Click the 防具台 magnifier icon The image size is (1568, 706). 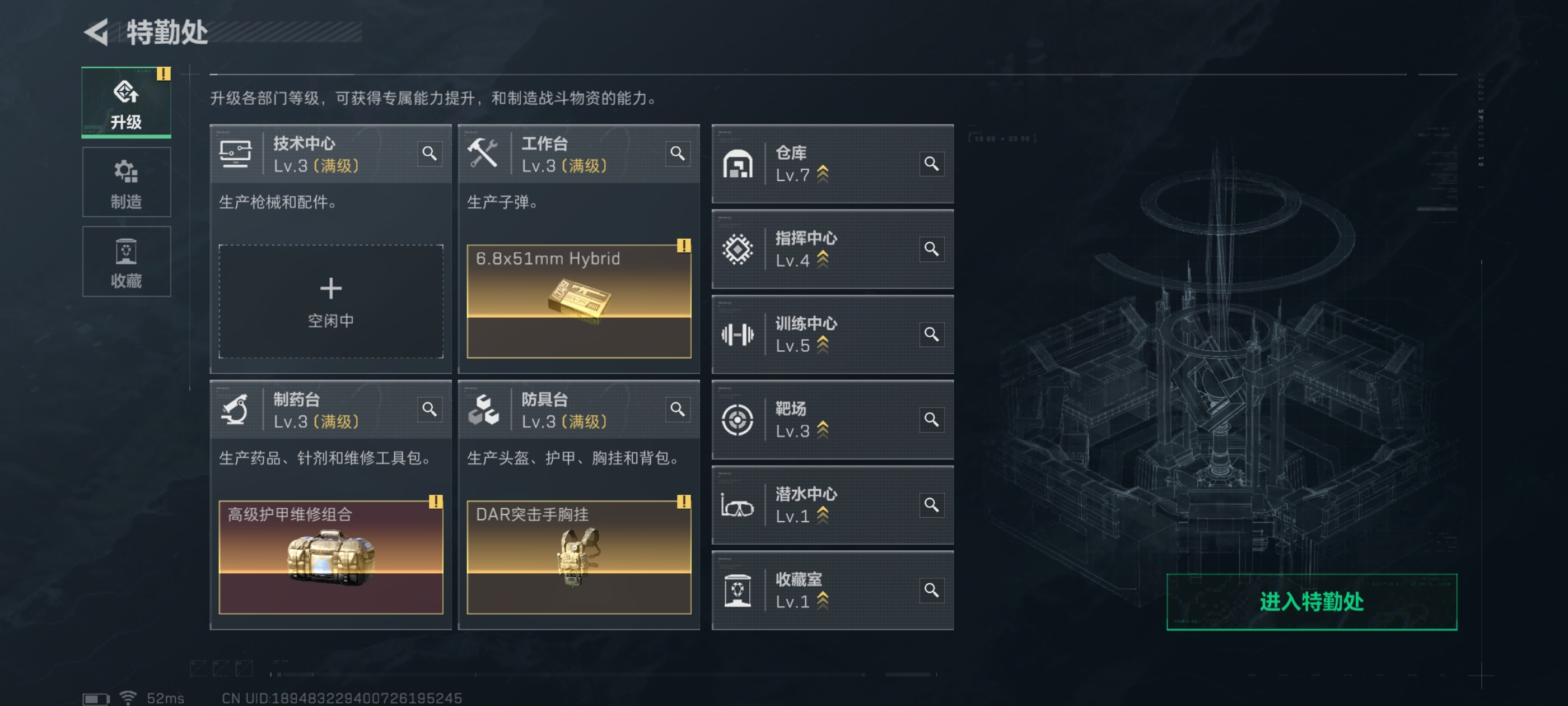pos(678,410)
